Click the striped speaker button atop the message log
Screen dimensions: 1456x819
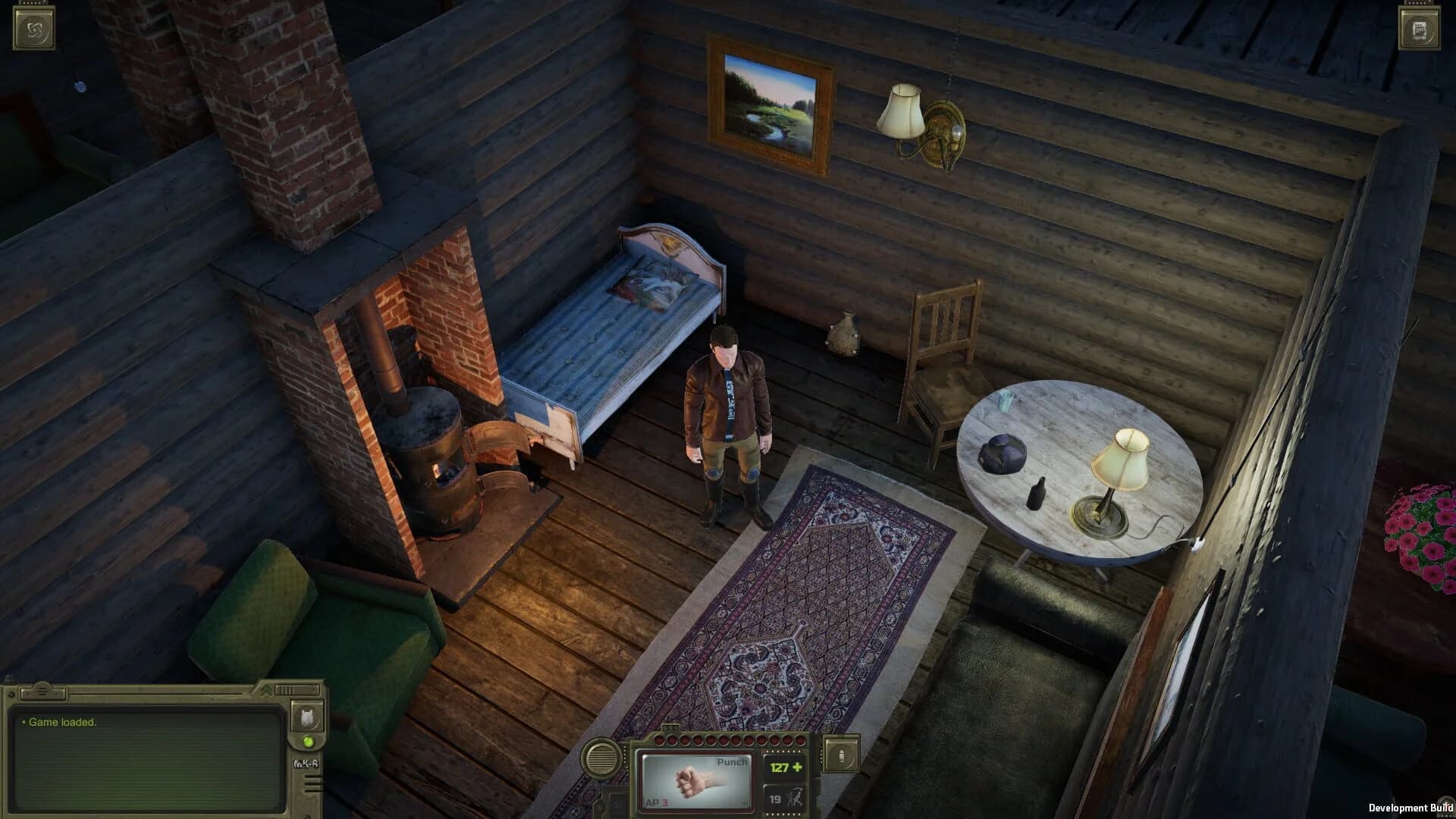[x=43, y=691]
